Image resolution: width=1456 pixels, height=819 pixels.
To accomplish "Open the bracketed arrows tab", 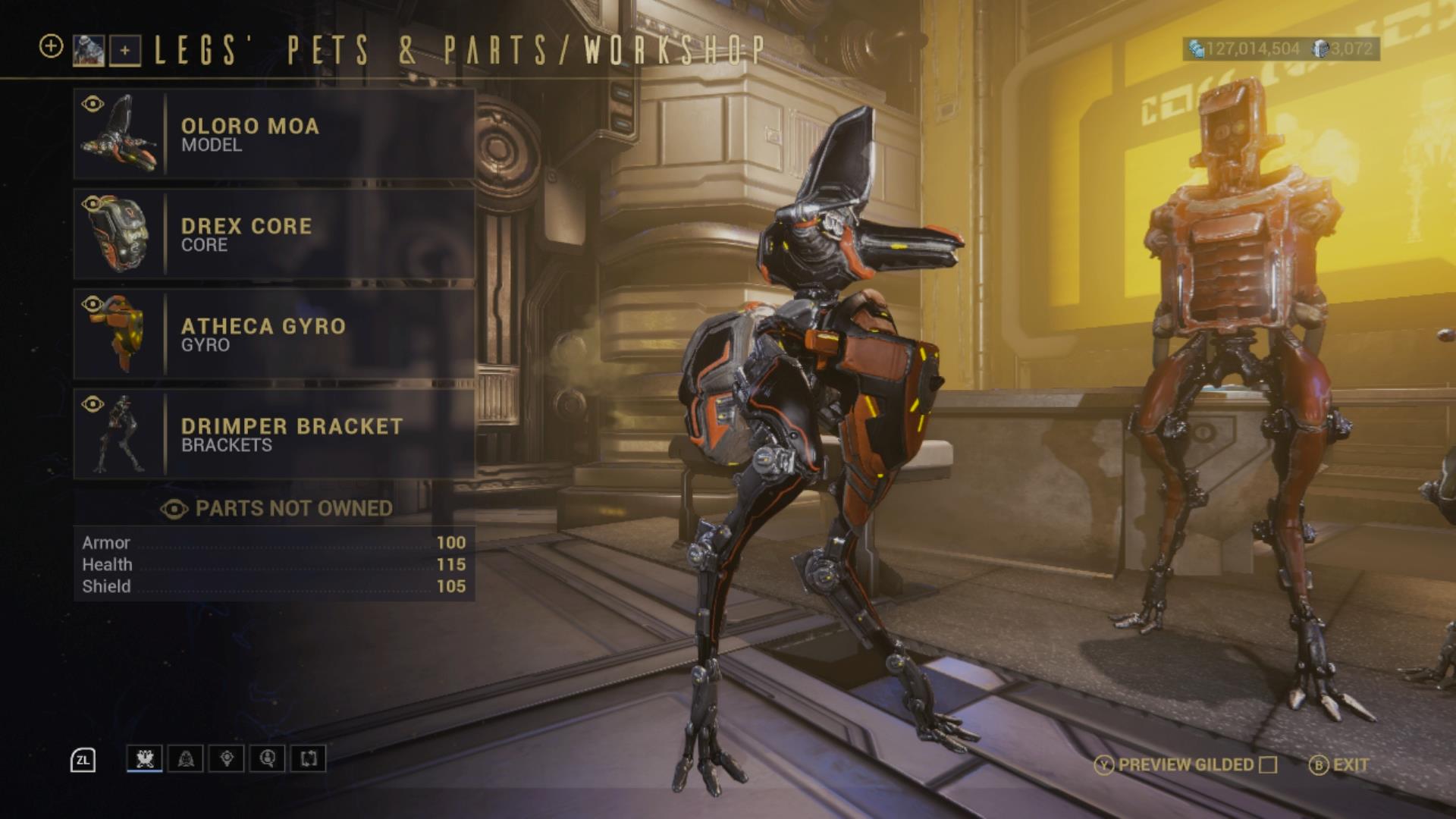I will (309, 758).
